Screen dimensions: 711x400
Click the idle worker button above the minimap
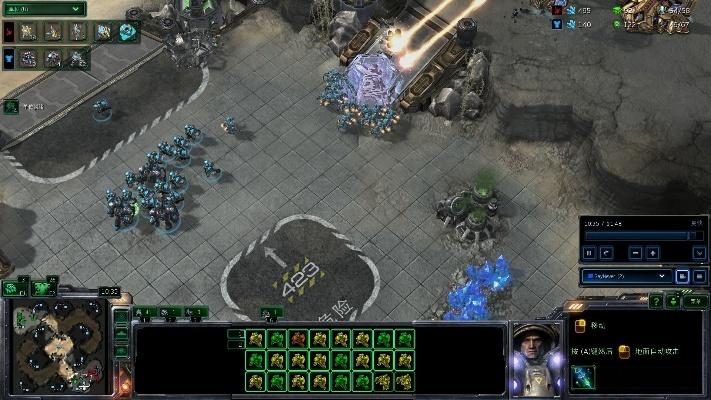16,288
